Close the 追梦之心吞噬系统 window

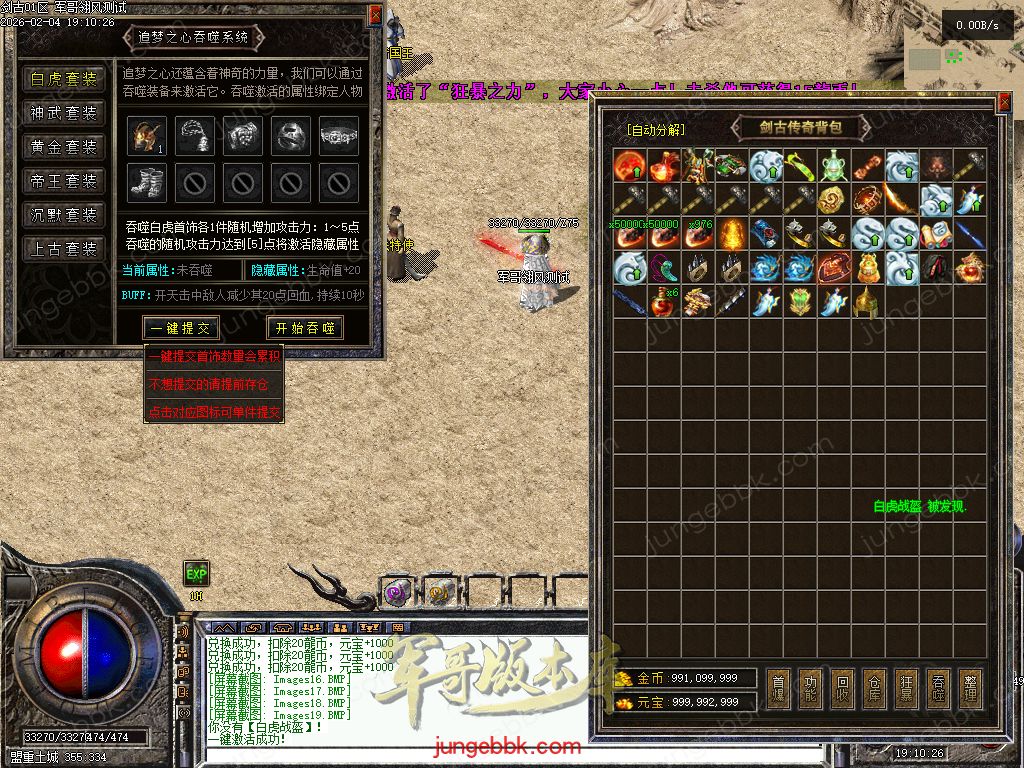[375, 14]
